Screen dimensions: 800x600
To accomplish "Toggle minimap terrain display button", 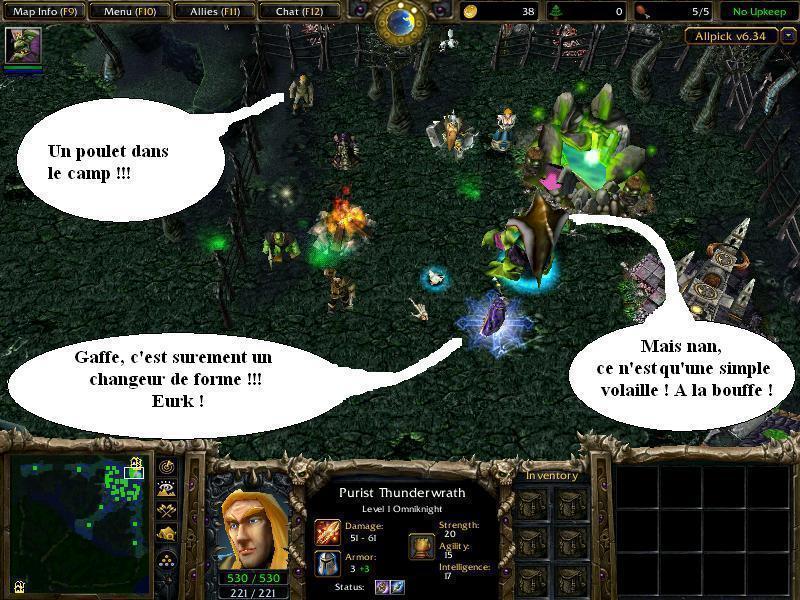I will pyautogui.click(x=166, y=489).
